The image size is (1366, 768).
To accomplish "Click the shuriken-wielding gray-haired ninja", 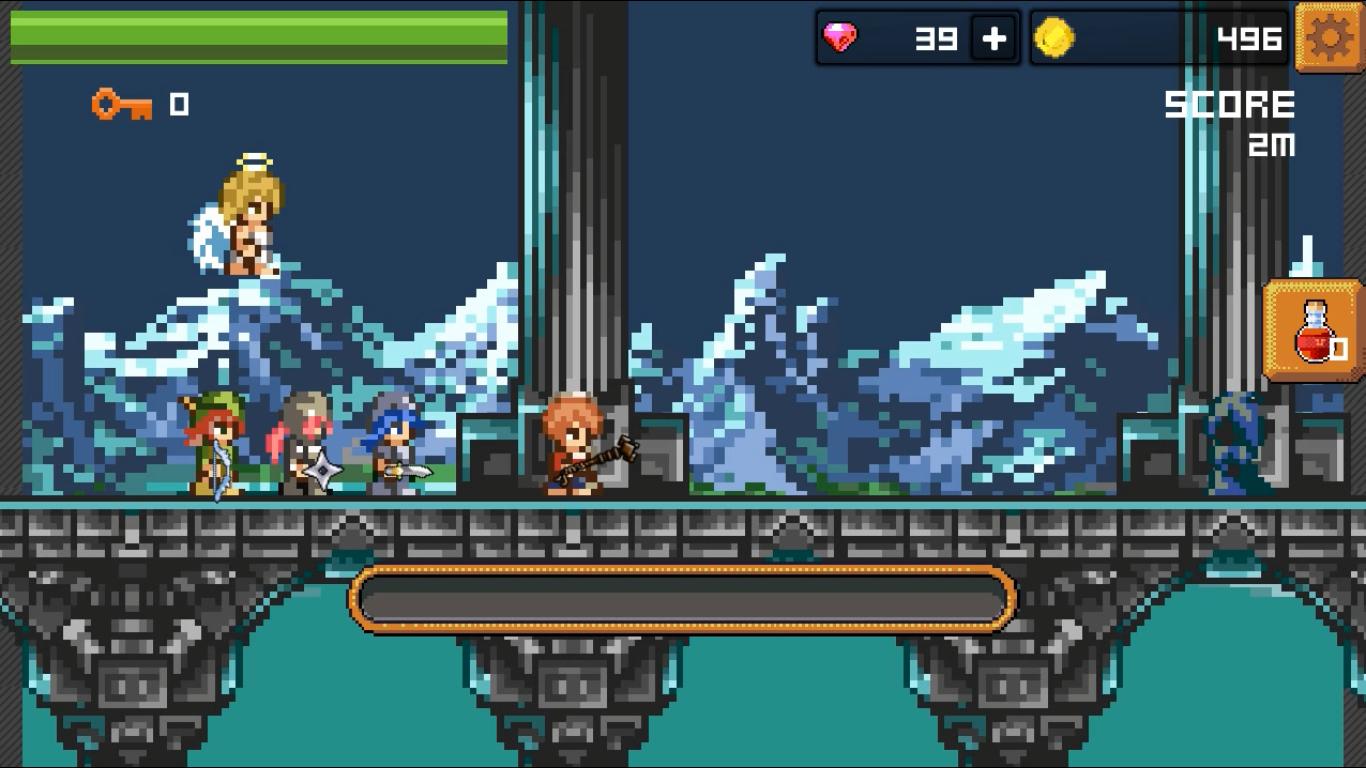I will point(305,445).
